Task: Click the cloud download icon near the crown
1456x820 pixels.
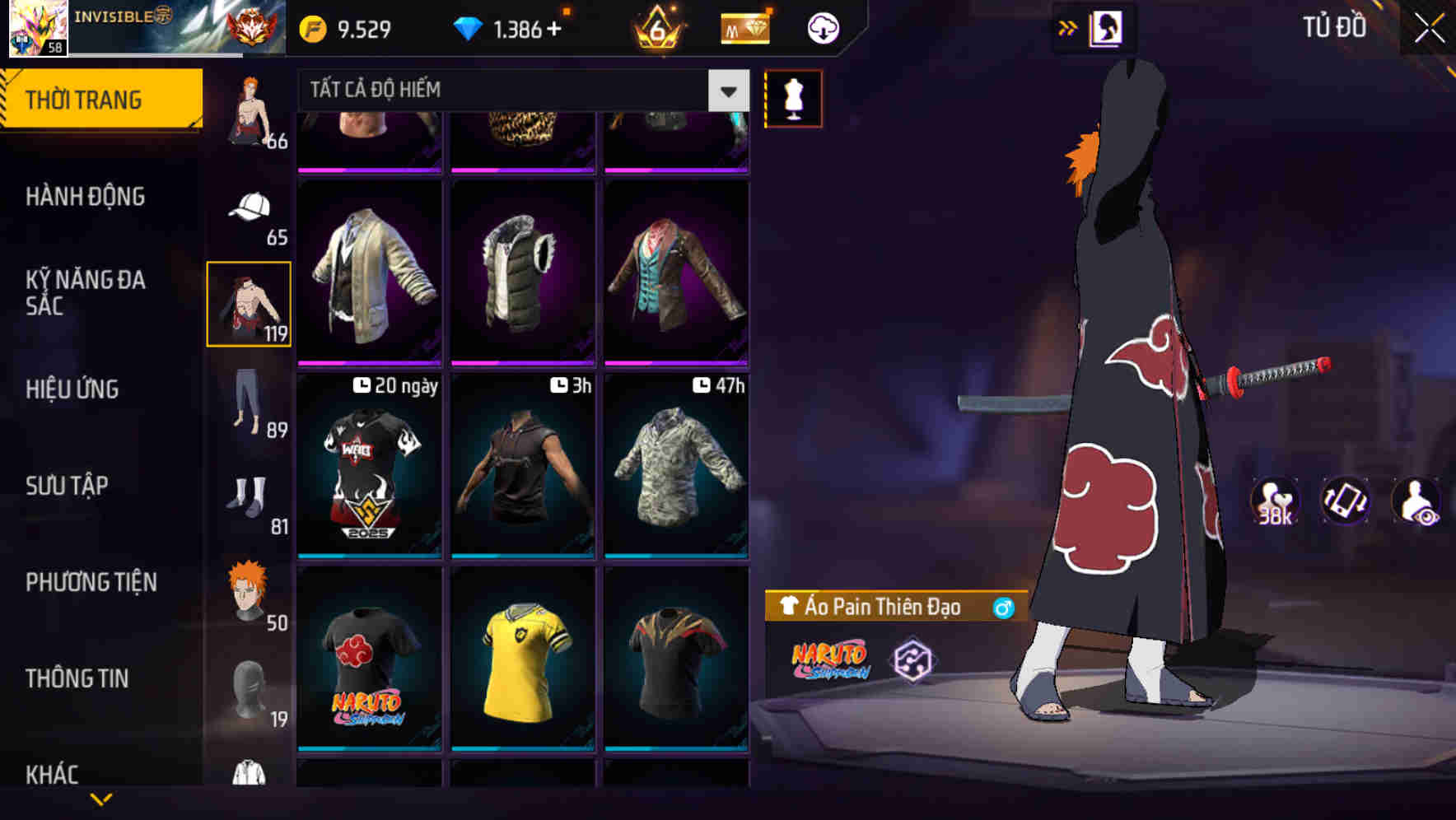Action: pyautogui.click(x=822, y=27)
